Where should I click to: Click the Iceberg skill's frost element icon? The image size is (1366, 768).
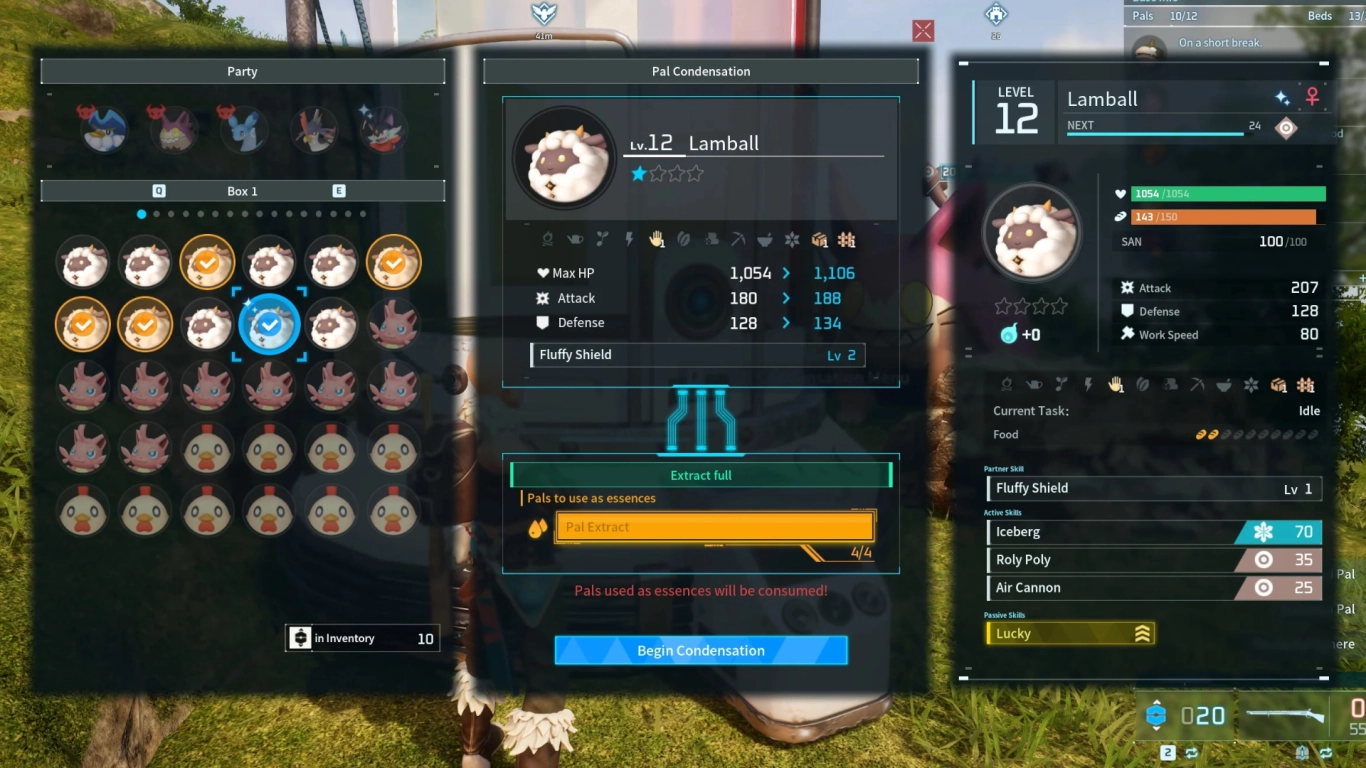[x=1262, y=531]
